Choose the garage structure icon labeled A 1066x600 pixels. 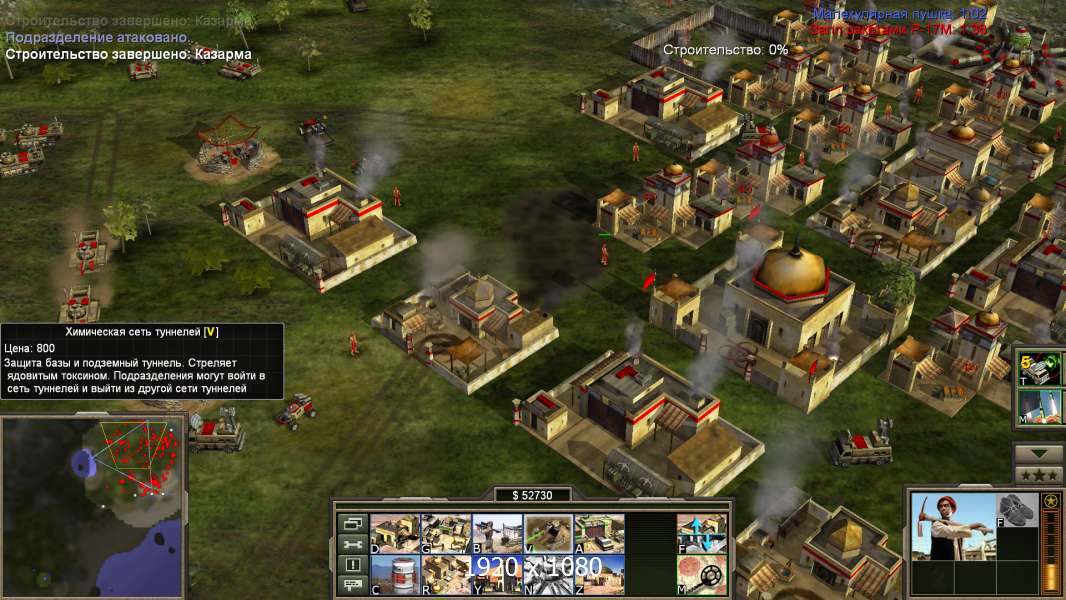pyautogui.click(x=599, y=533)
